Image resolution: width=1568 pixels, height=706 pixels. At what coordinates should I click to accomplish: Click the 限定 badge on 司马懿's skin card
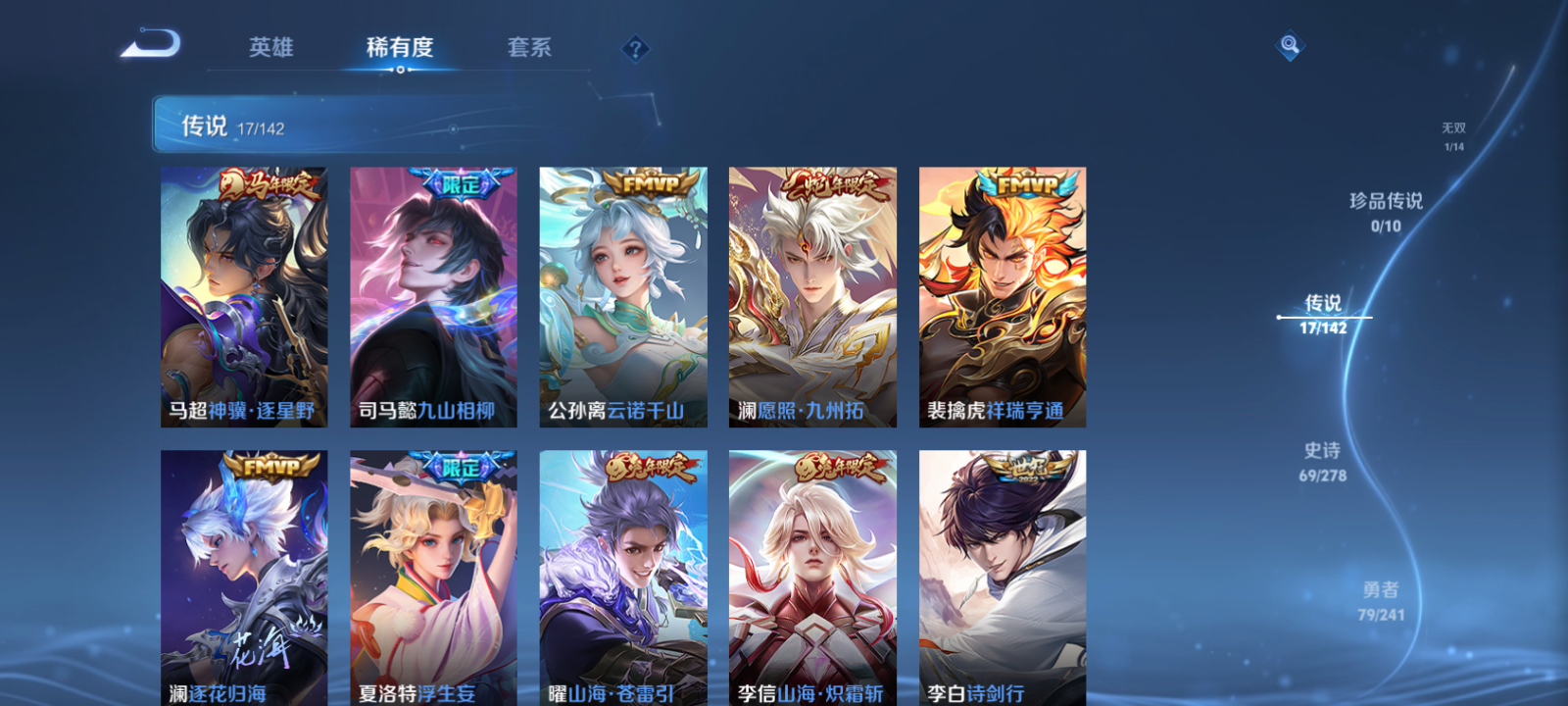tap(462, 184)
